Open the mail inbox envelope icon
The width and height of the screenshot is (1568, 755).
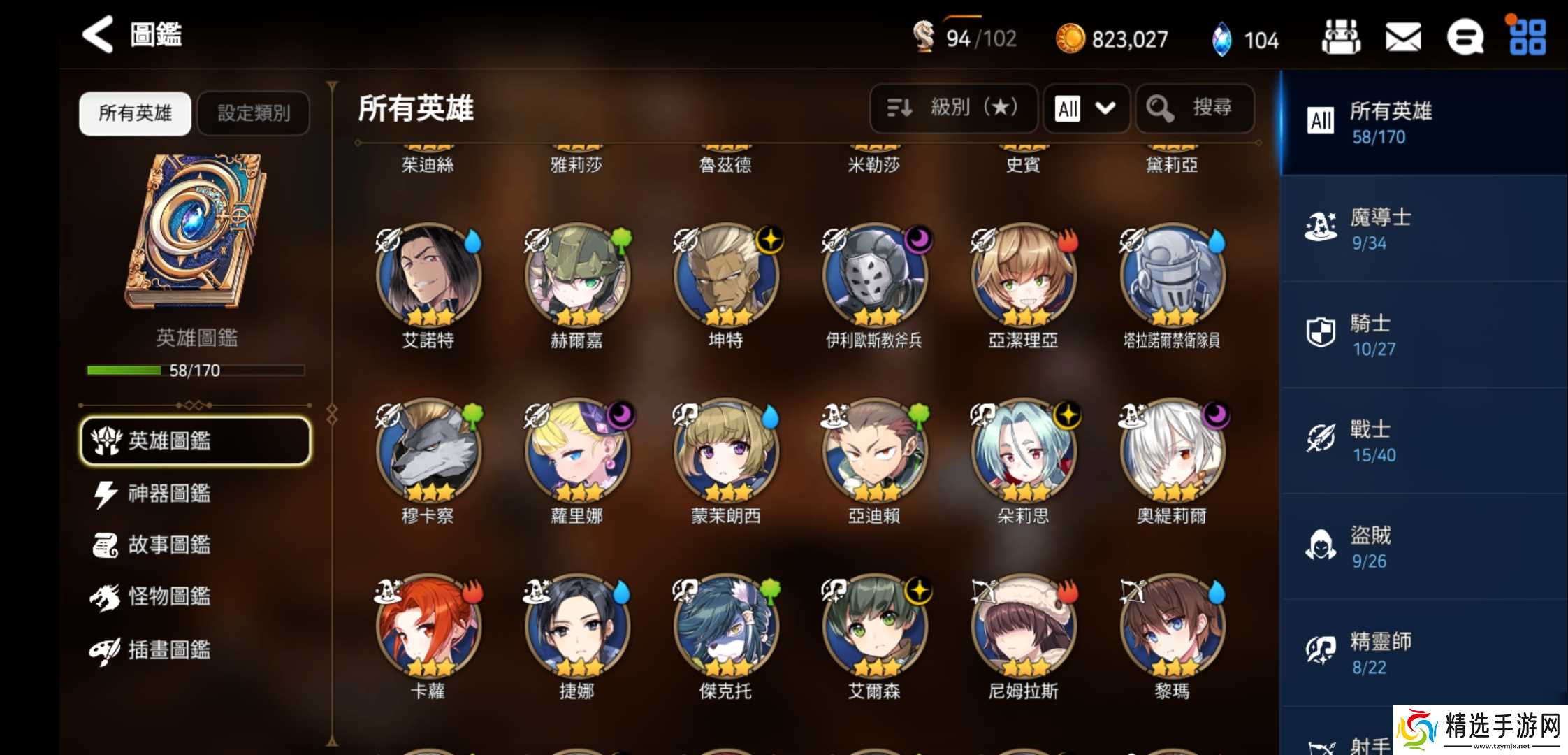1402,38
